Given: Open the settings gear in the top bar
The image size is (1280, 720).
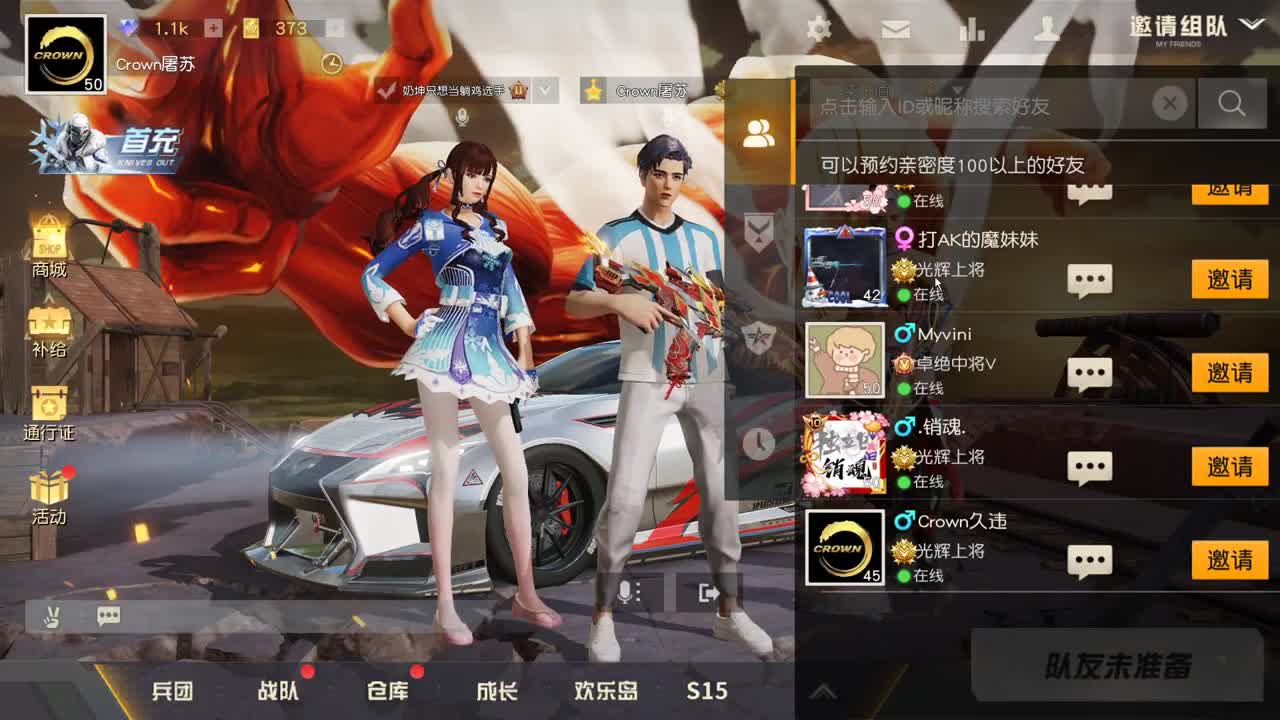Looking at the screenshot, I should click(820, 29).
